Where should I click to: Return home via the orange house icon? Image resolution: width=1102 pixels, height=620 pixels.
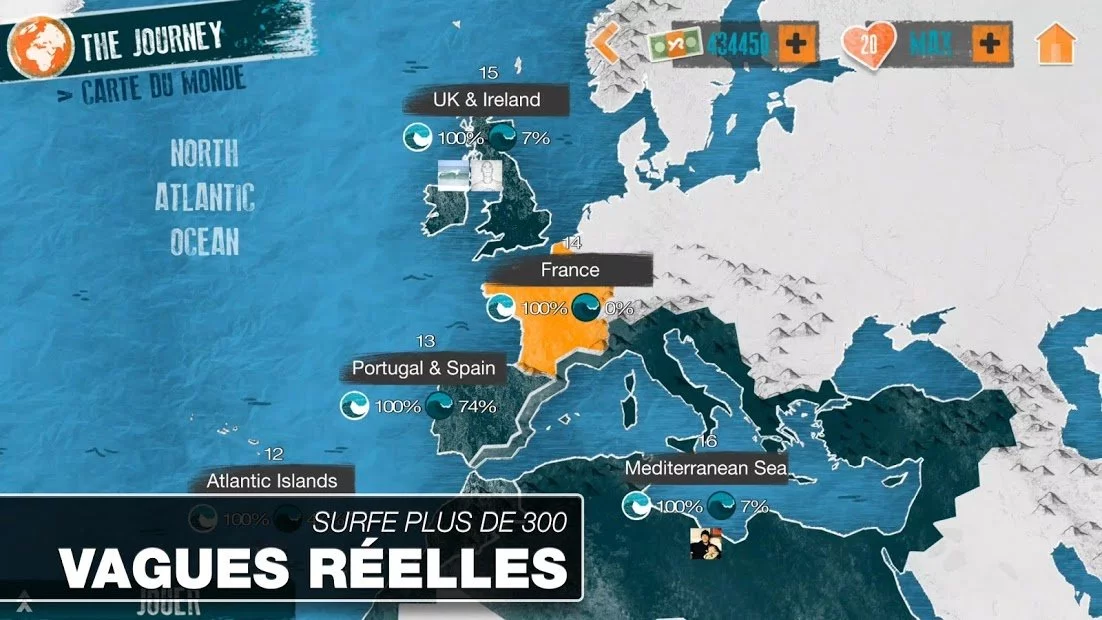(1056, 44)
